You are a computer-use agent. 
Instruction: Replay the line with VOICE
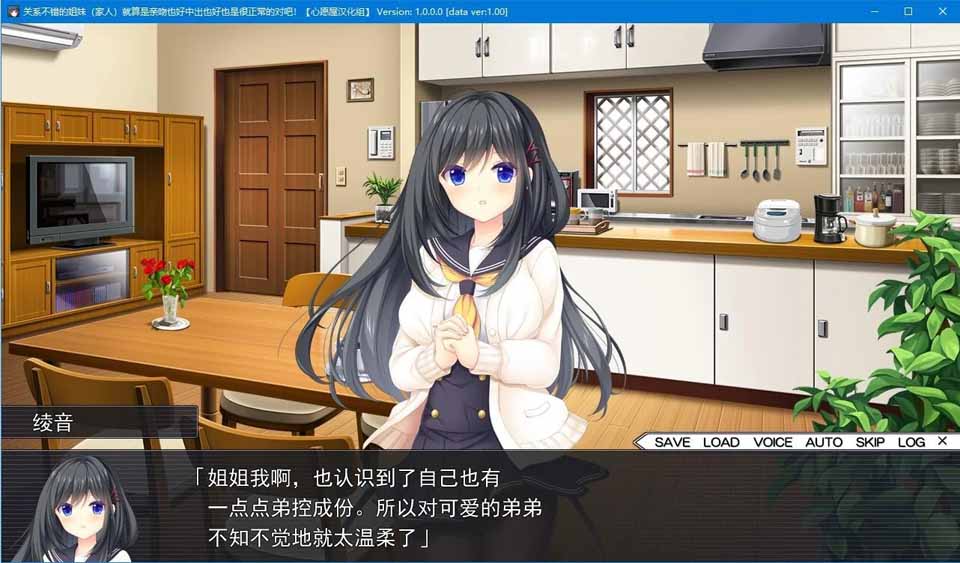coord(773,442)
